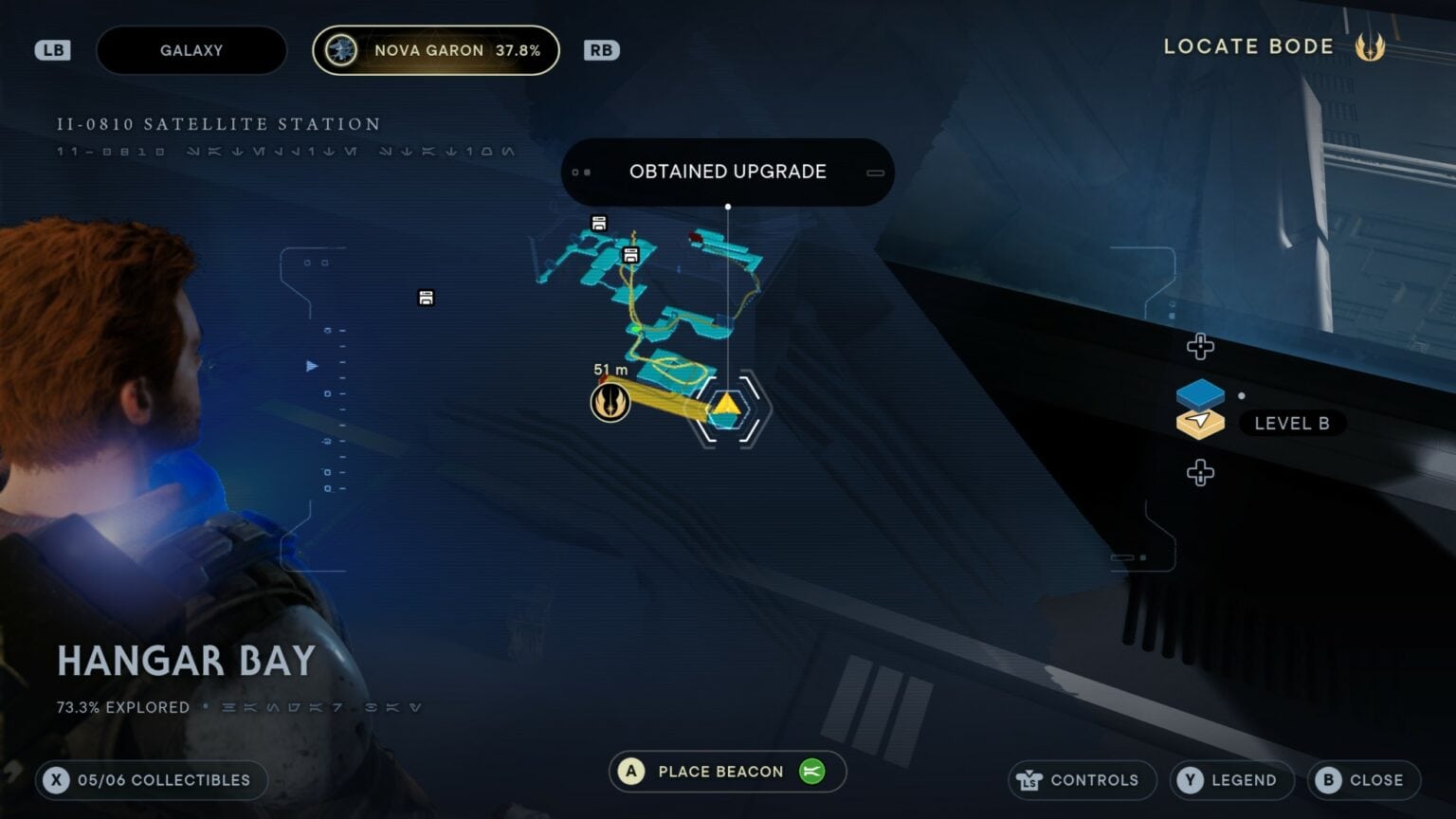1456x819 pixels.
Task: Collapse the OBTAINED UPGRADE callout
Action: coord(874,173)
